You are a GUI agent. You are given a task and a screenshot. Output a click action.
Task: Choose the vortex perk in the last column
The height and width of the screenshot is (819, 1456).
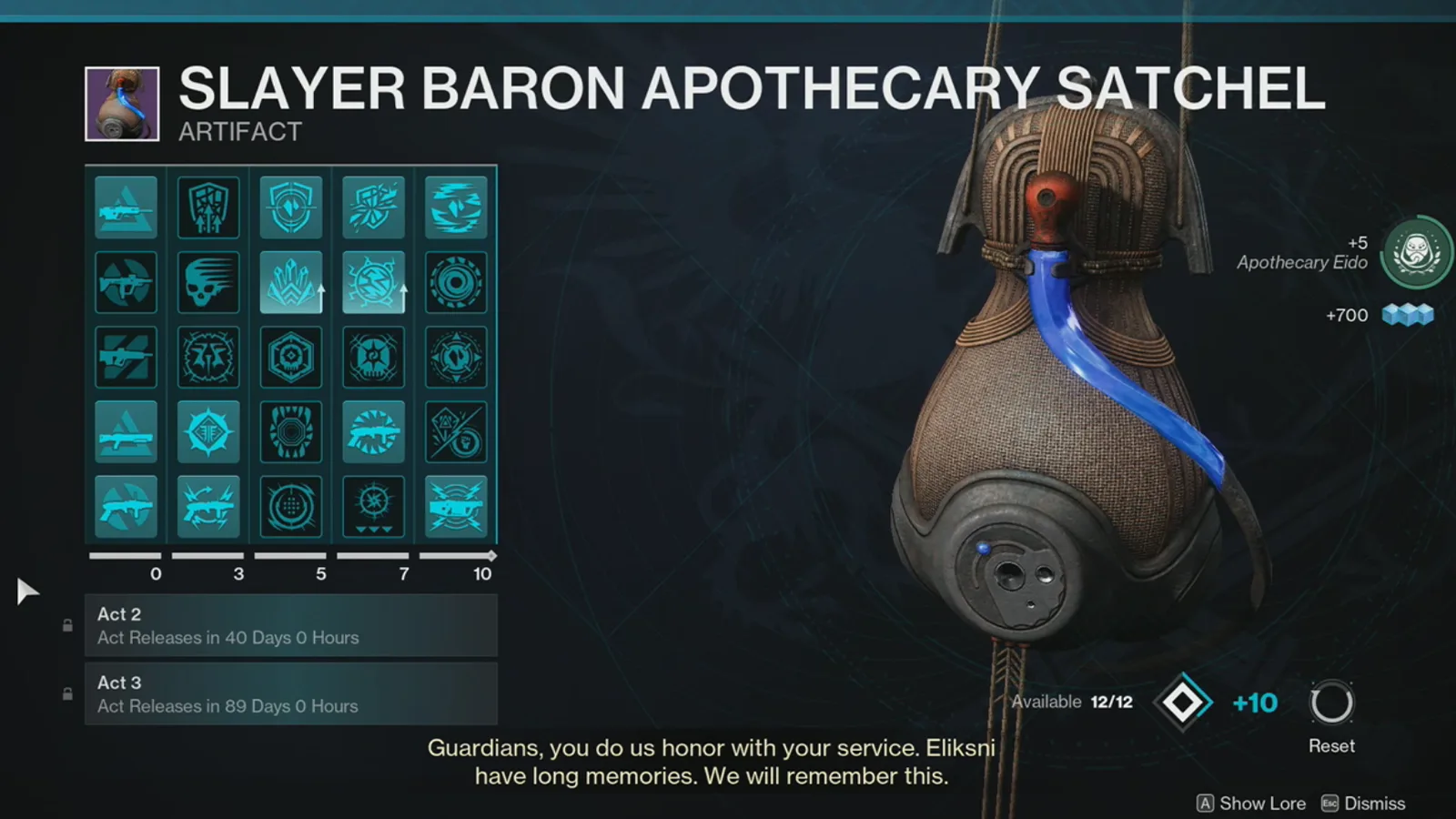click(456, 282)
